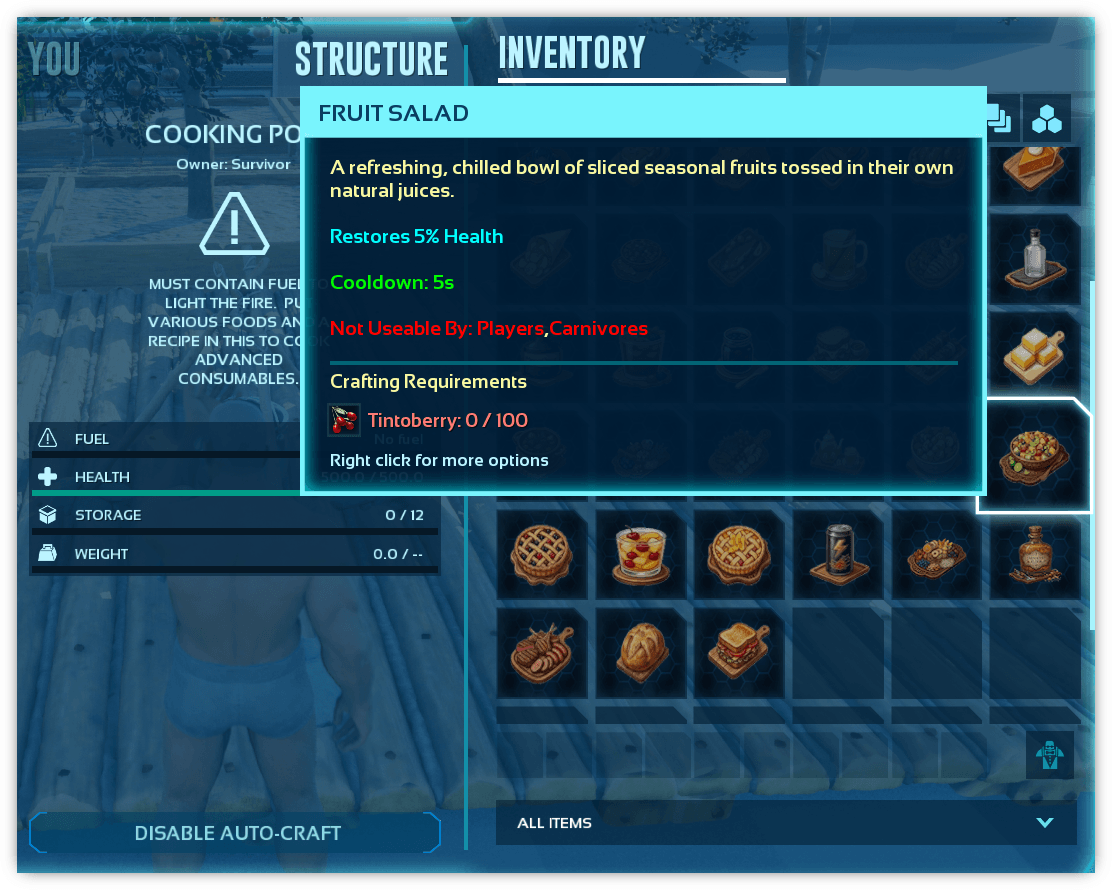
Task: Click the robot icon button
Action: pyautogui.click(x=1049, y=755)
